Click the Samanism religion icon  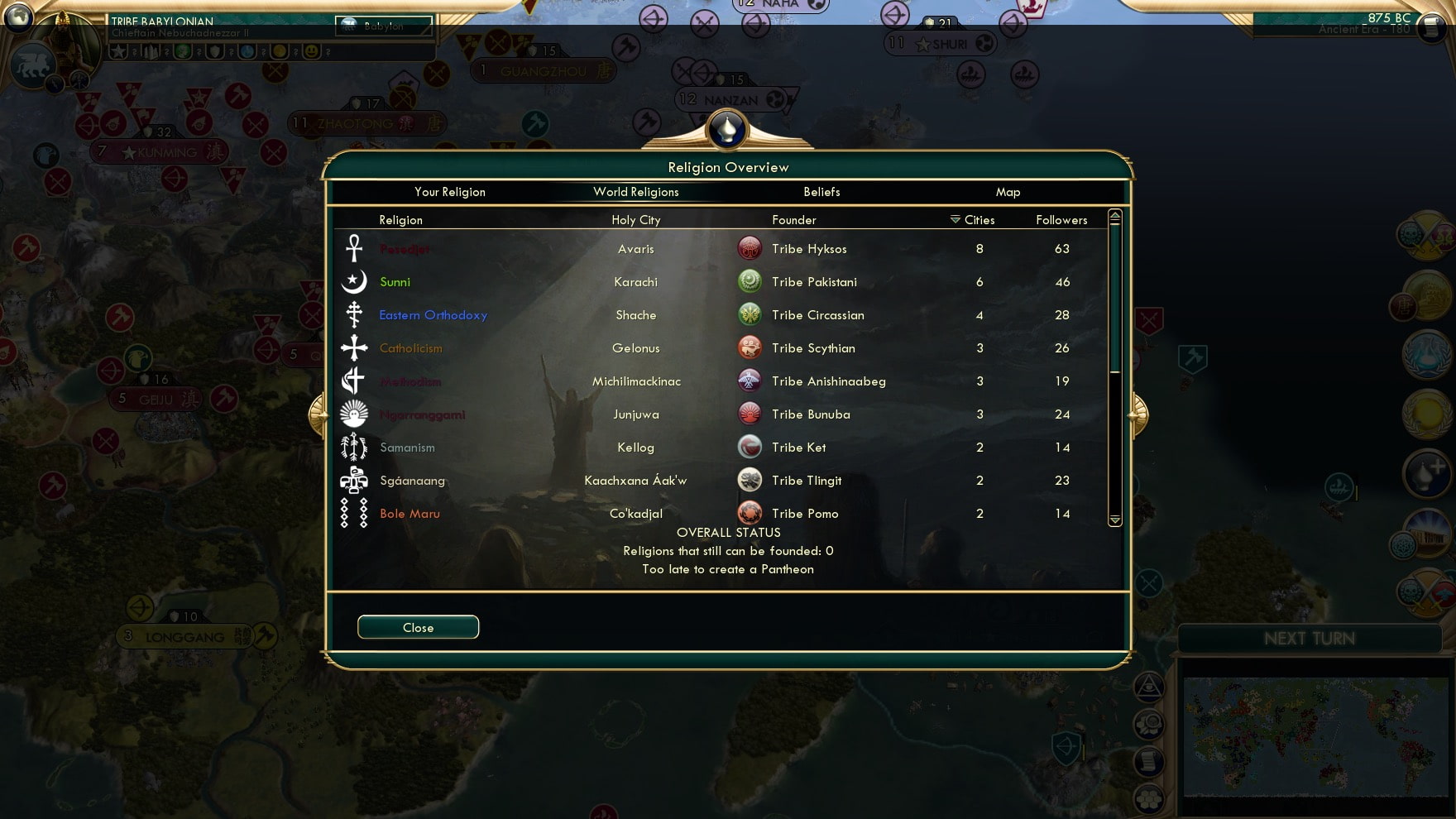[353, 447]
